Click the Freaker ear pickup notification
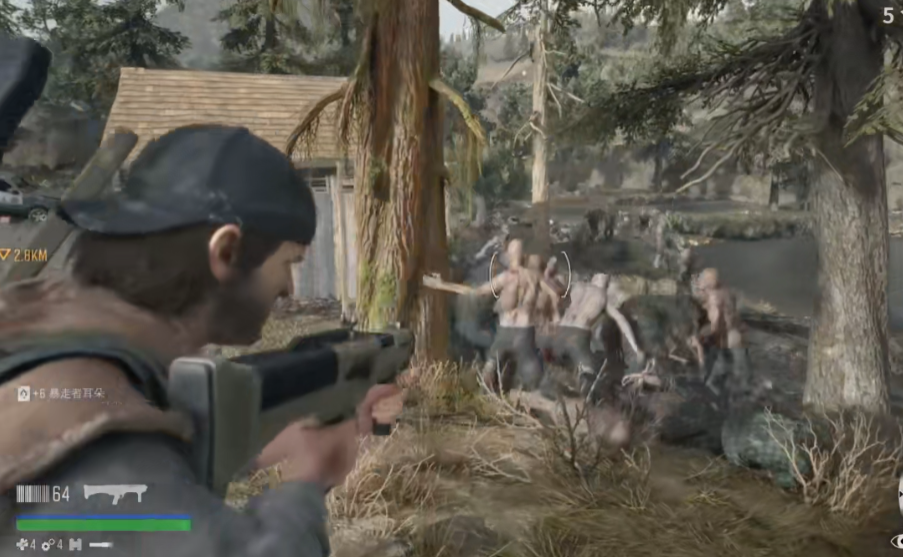 point(60,394)
